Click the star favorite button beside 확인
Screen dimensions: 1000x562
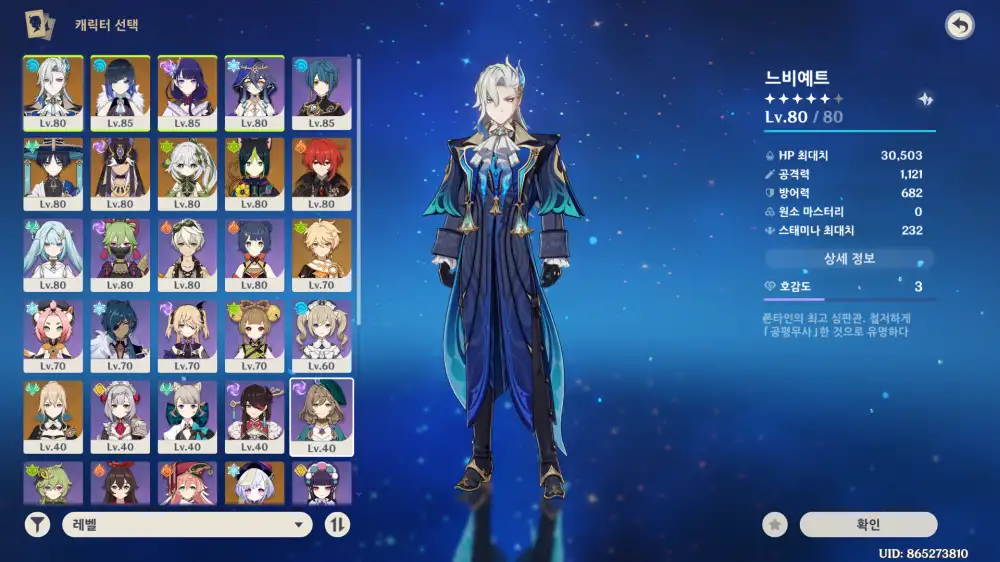[774, 525]
